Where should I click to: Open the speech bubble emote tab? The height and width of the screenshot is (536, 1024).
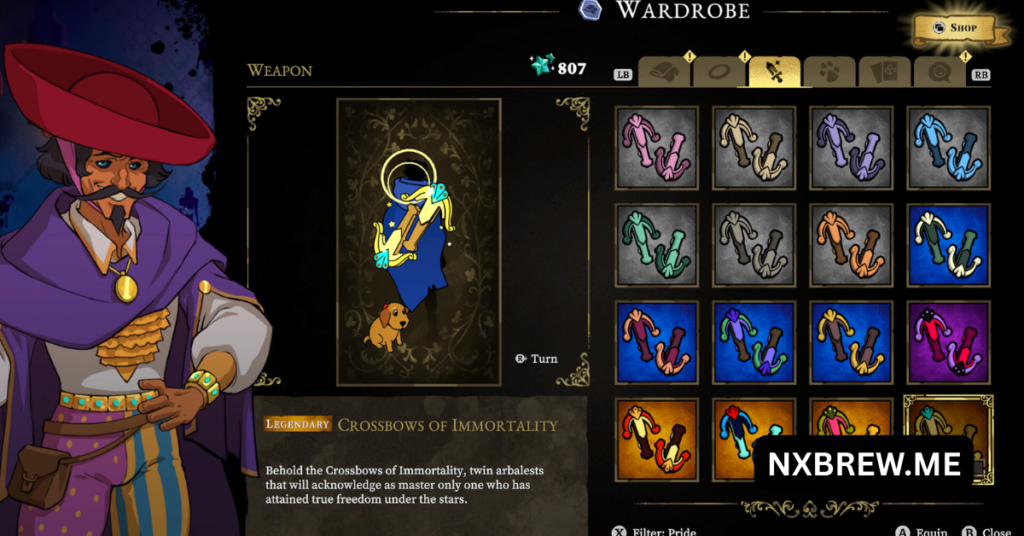coord(938,72)
